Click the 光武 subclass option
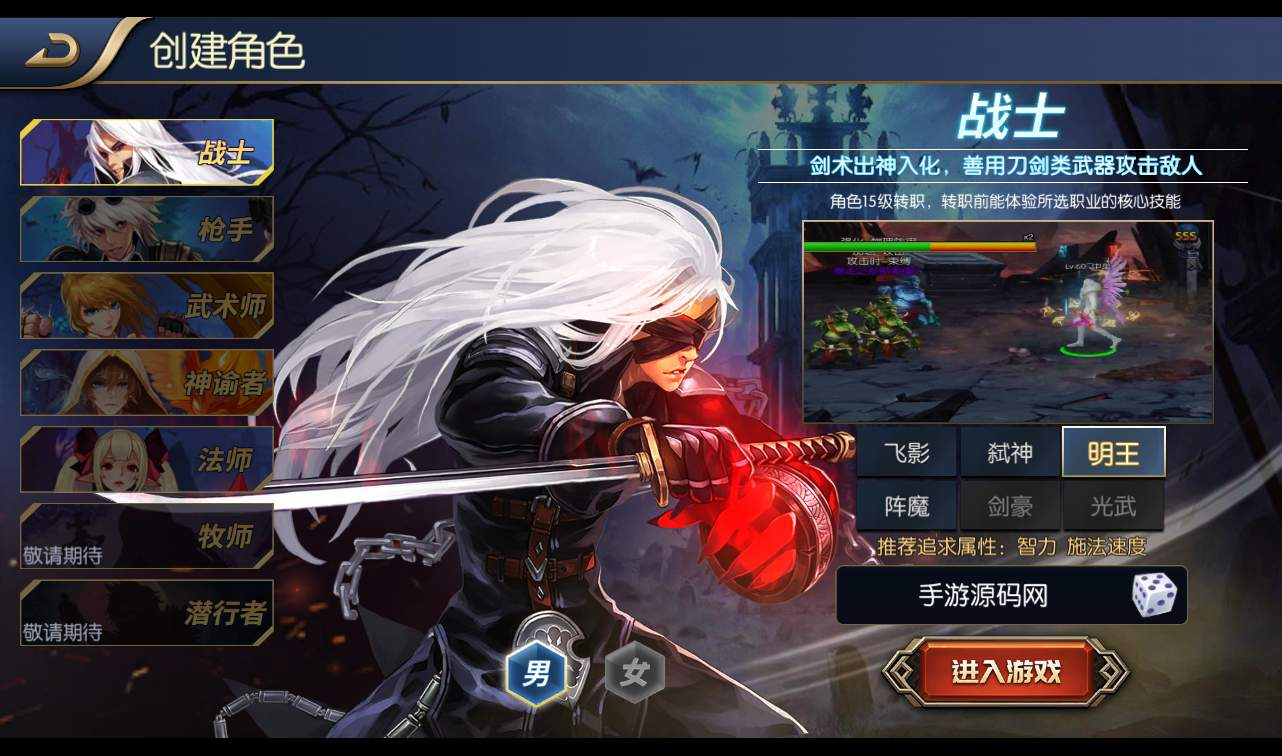The image size is (1282, 756). (x=1114, y=505)
